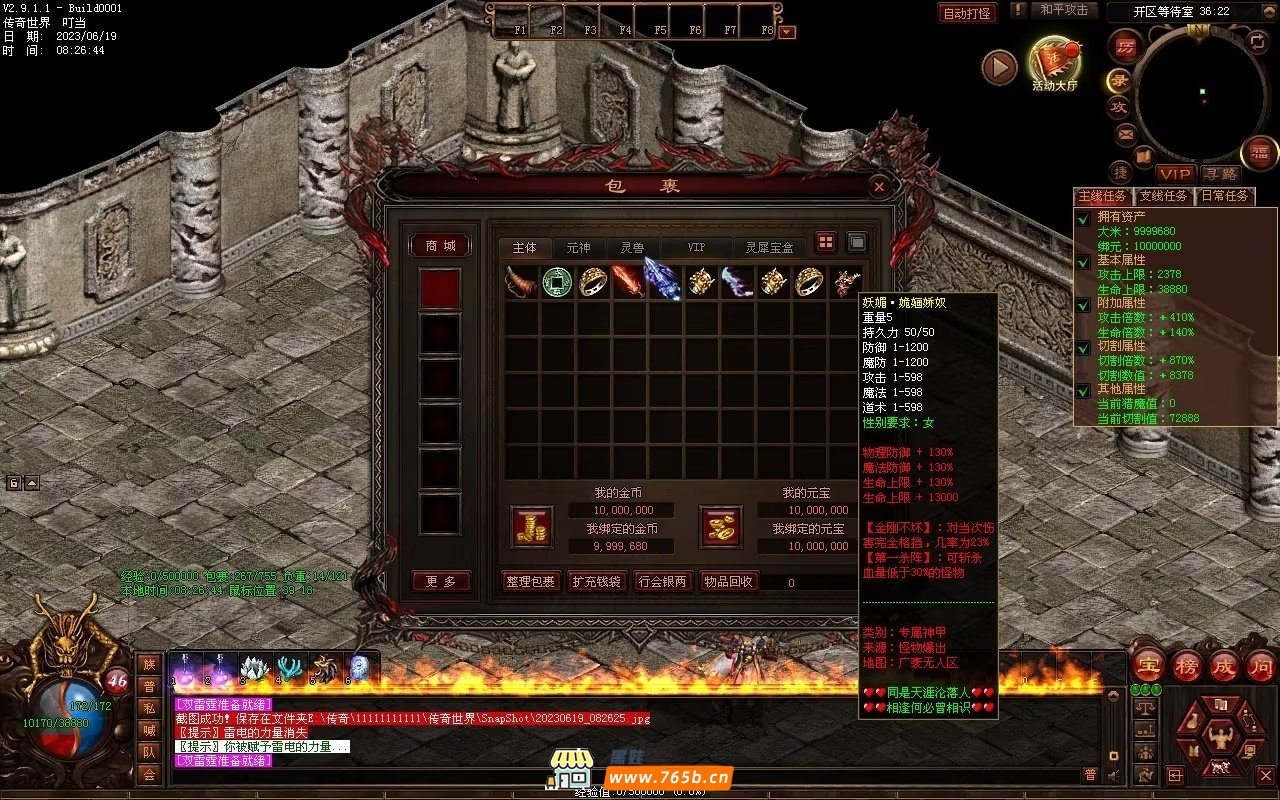Toggle 自动打怪 auto-fight
This screenshot has width=1280, height=800.
tap(967, 13)
